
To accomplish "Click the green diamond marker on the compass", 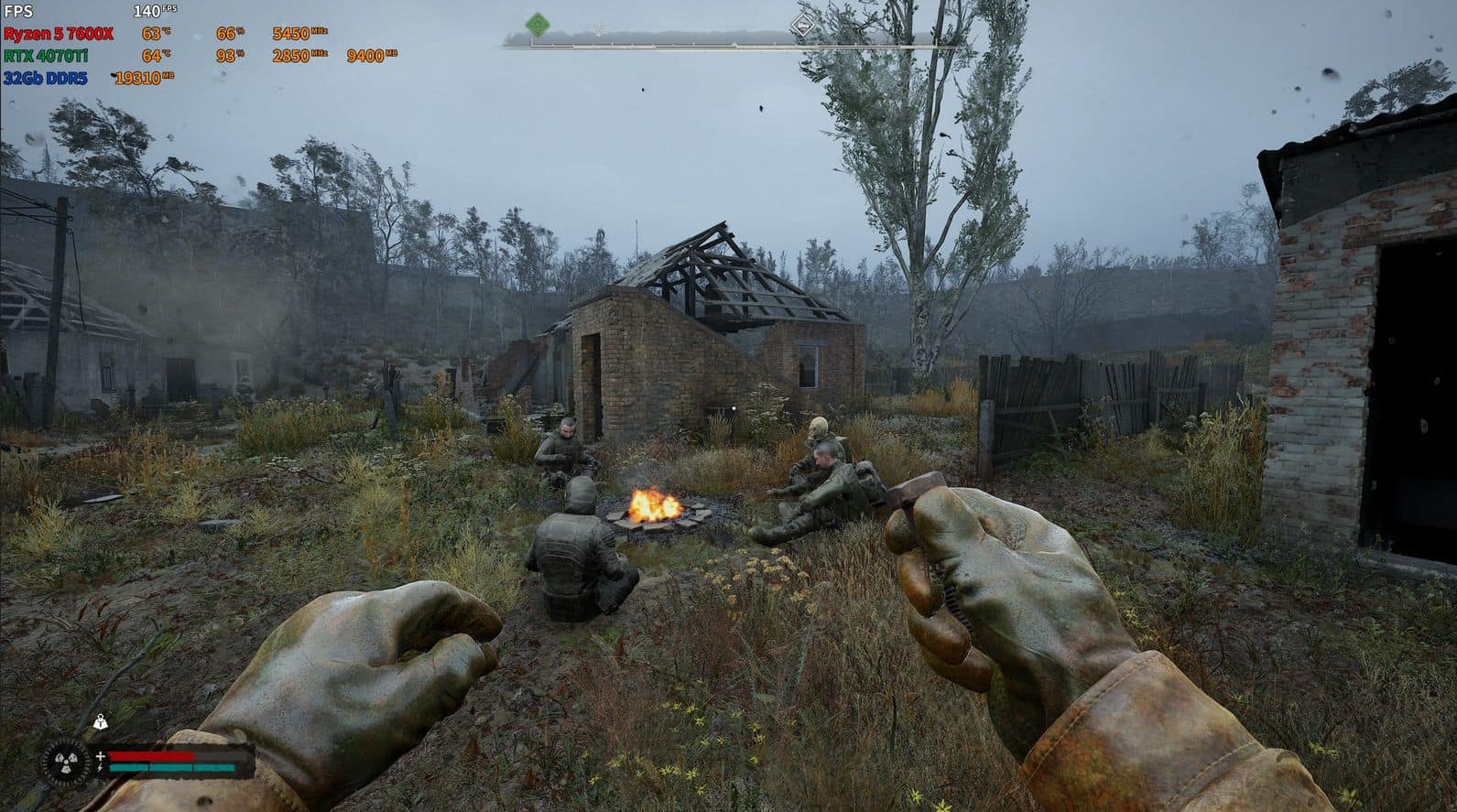I will click(x=538, y=24).
